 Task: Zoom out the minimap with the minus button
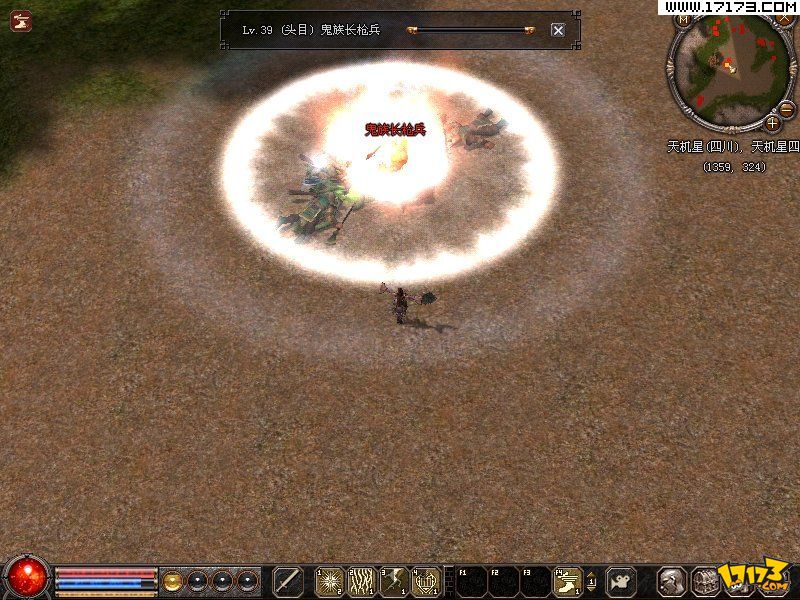(786, 109)
